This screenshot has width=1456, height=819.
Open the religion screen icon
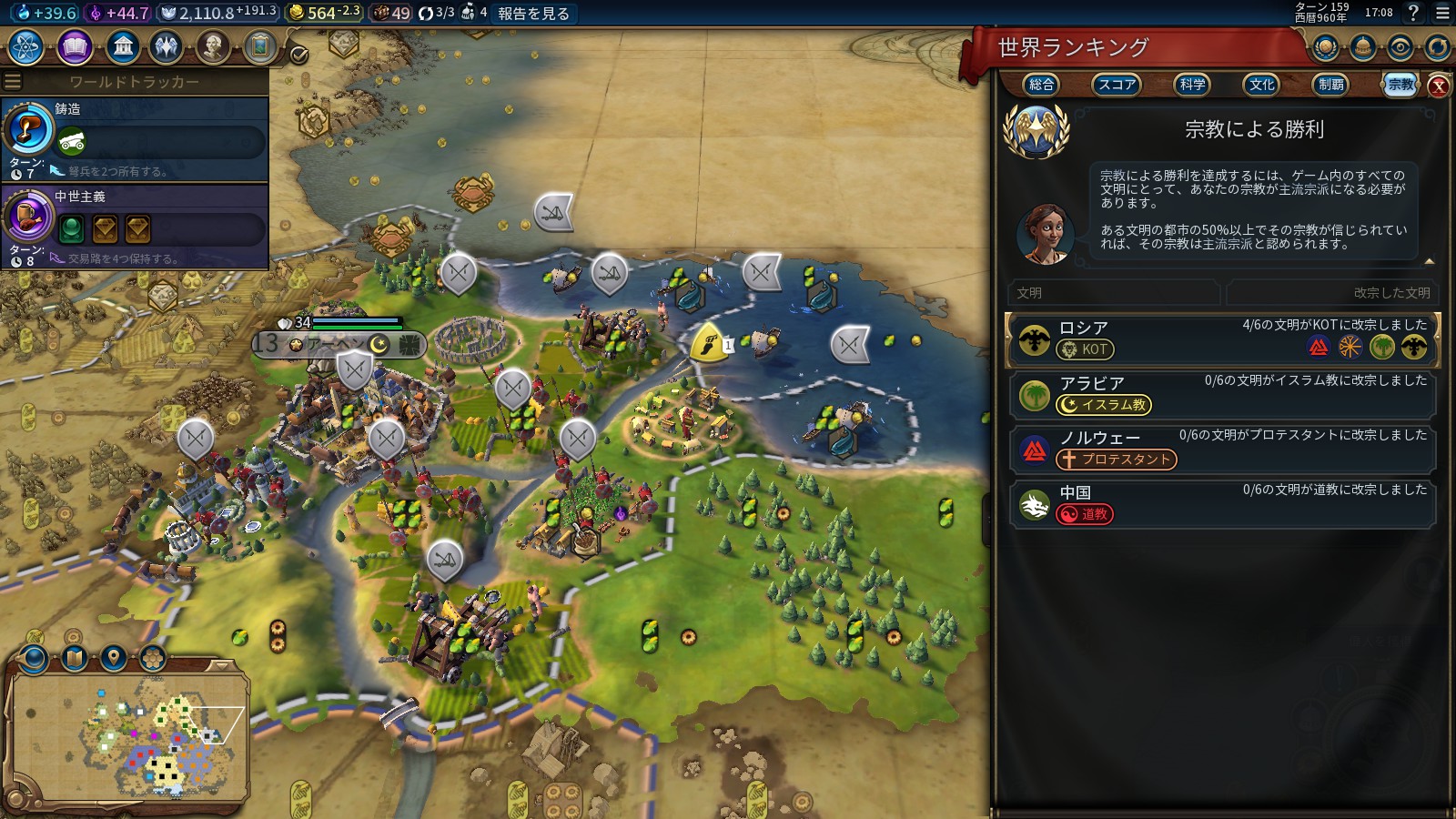(167, 46)
